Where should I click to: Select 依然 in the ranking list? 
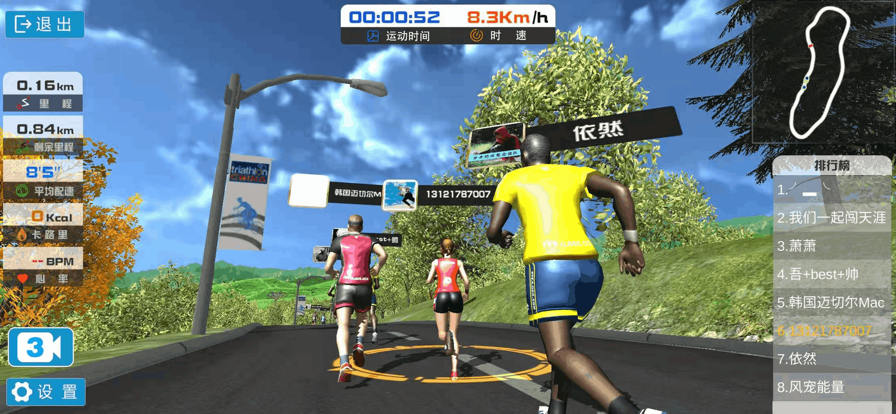click(831, 358)
